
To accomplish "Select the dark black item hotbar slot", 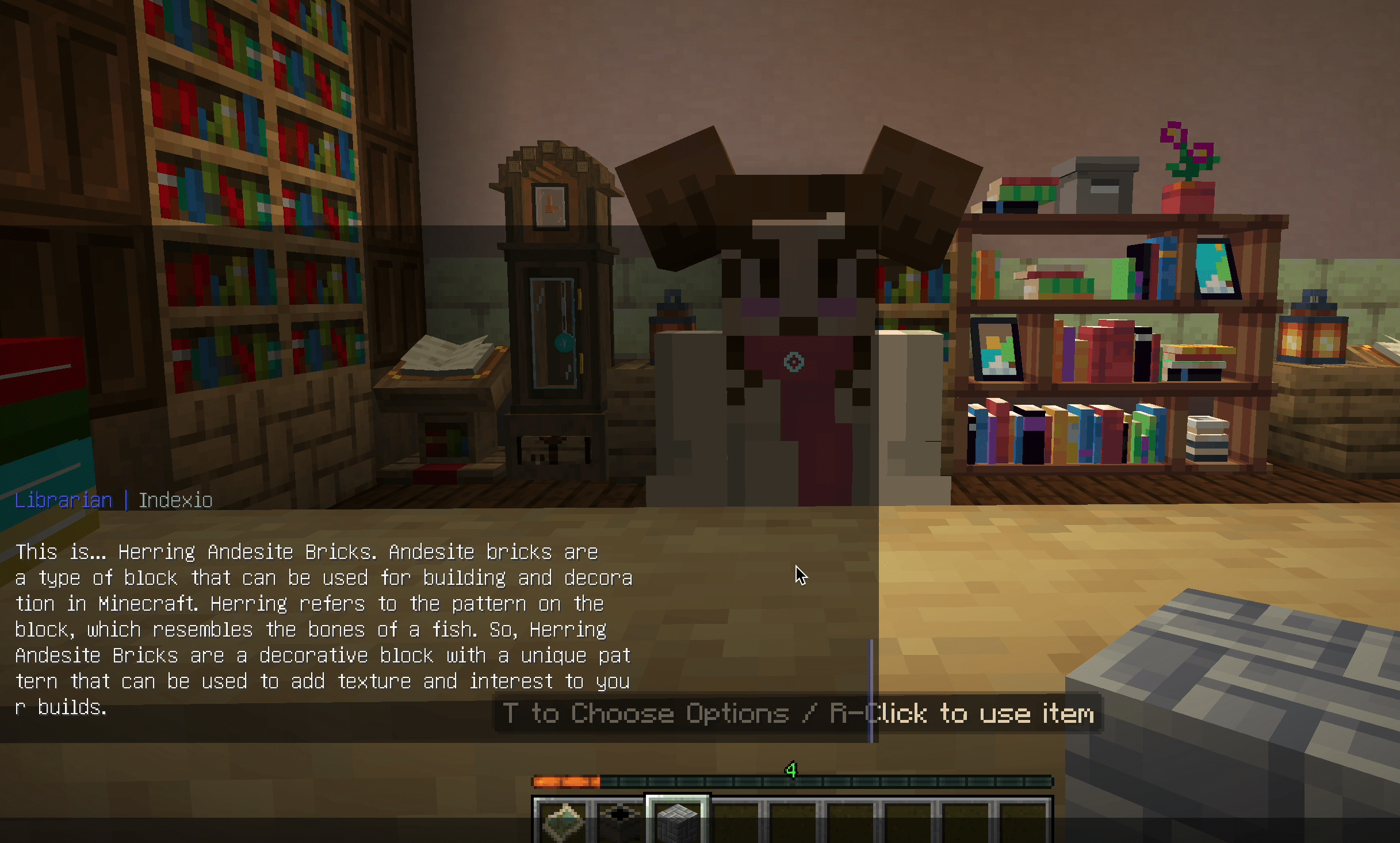I will click(x=620, y=820).
